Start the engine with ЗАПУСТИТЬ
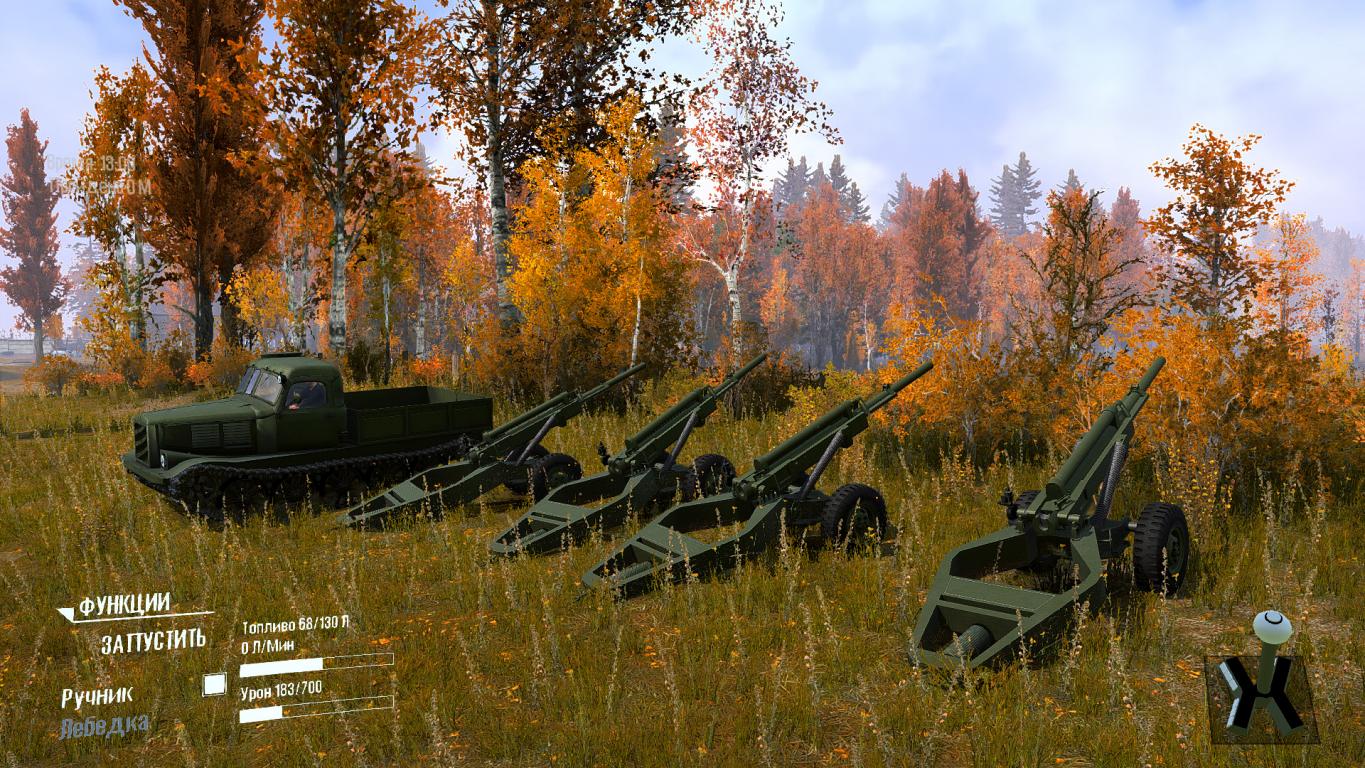Image resolution: width=1365 pixels, height=768 pixels. tap(153, 641)
